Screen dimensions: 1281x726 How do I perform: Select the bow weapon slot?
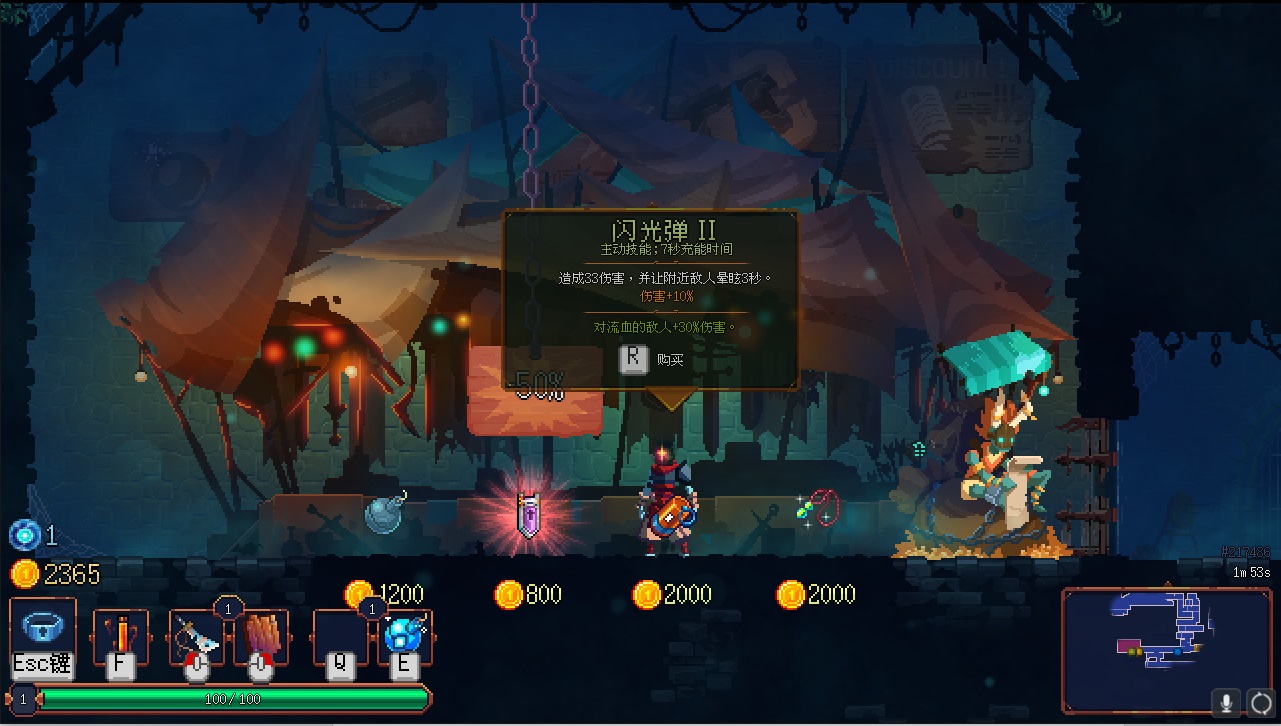pyautogui.click(x=196, y=635)
